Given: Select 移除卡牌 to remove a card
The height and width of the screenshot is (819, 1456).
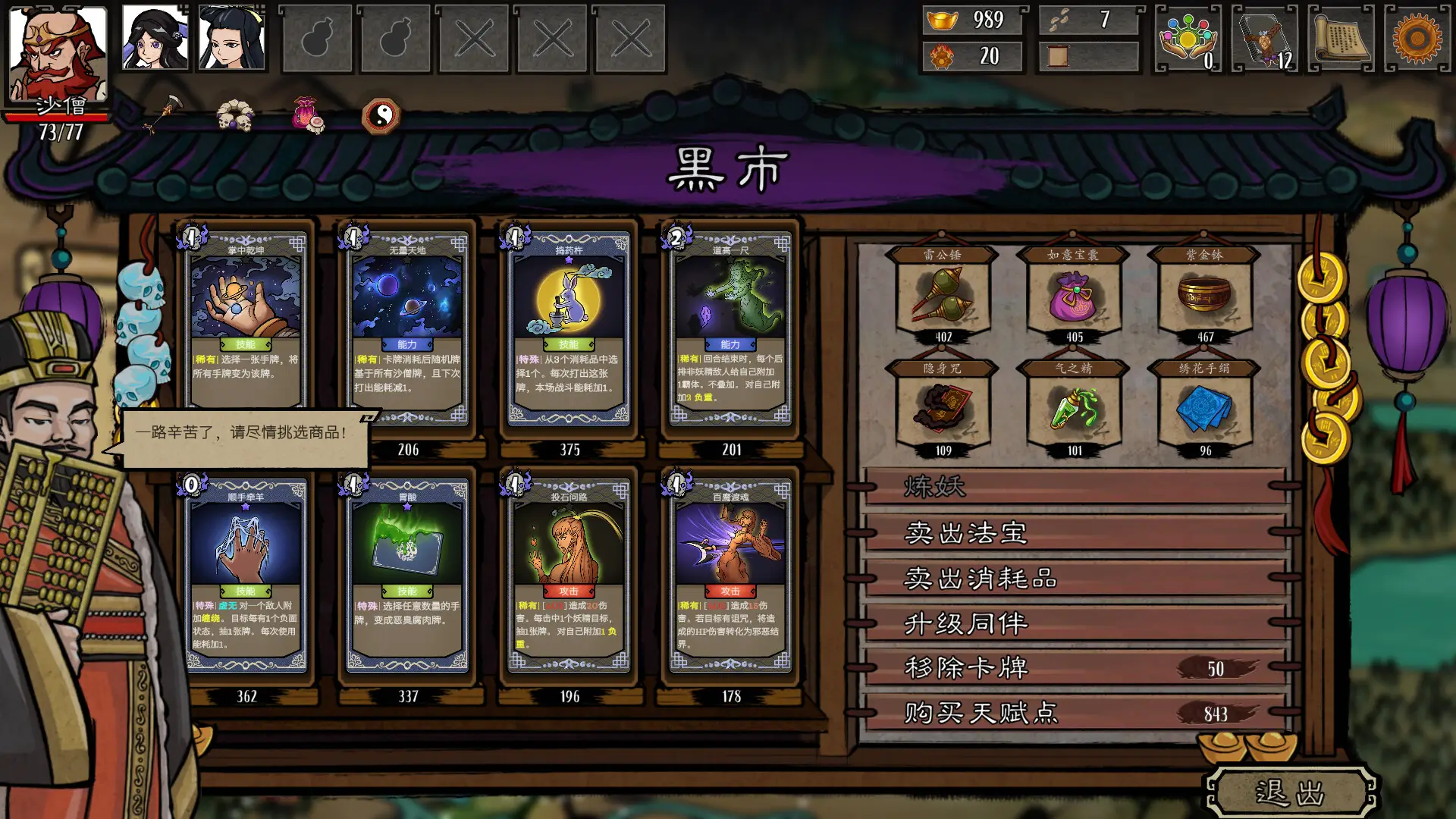Looking at the screenshot, I should (x=967, y=667).
